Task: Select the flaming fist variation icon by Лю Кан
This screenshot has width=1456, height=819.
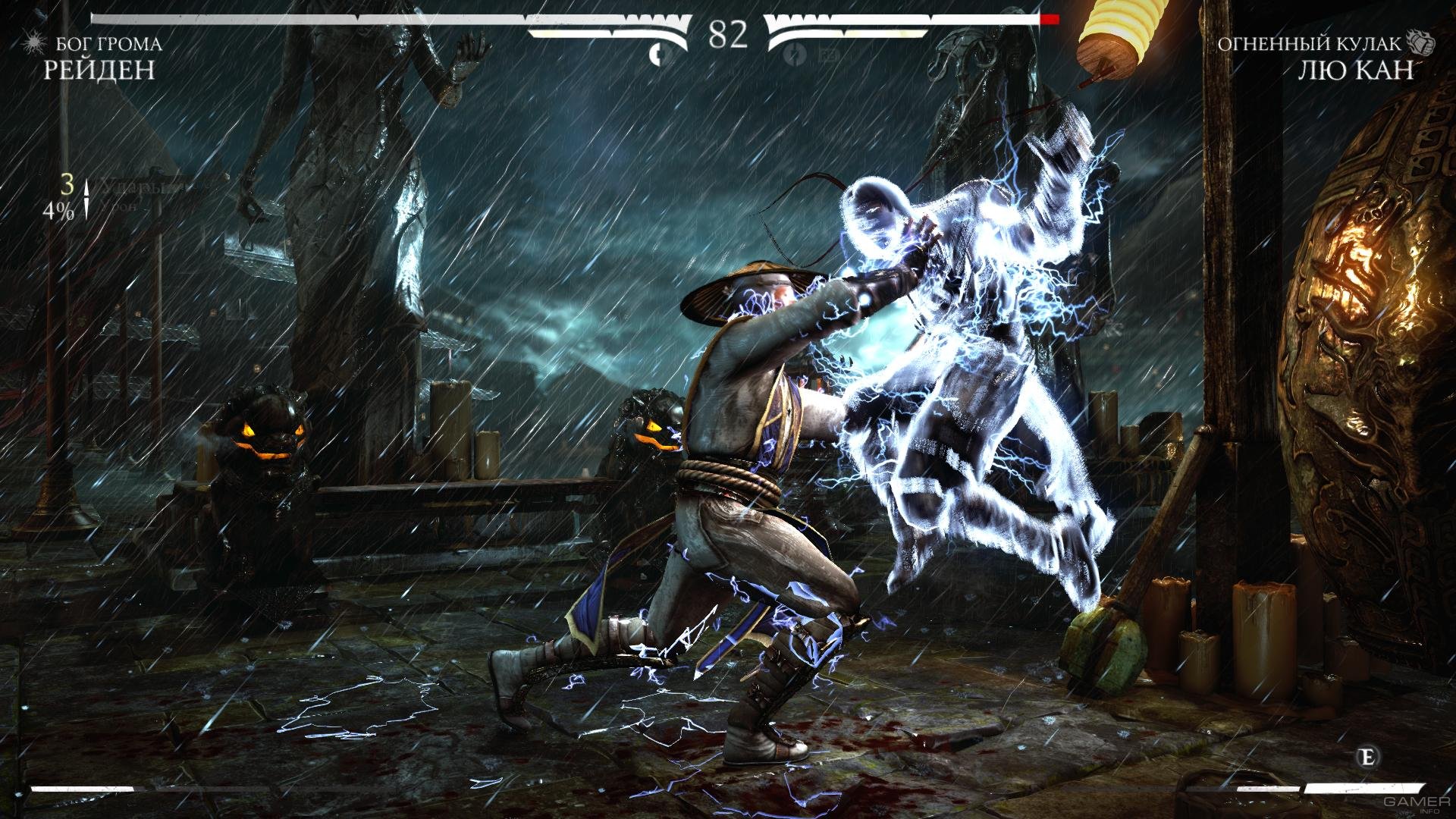Action: (x=1423, y=42)
